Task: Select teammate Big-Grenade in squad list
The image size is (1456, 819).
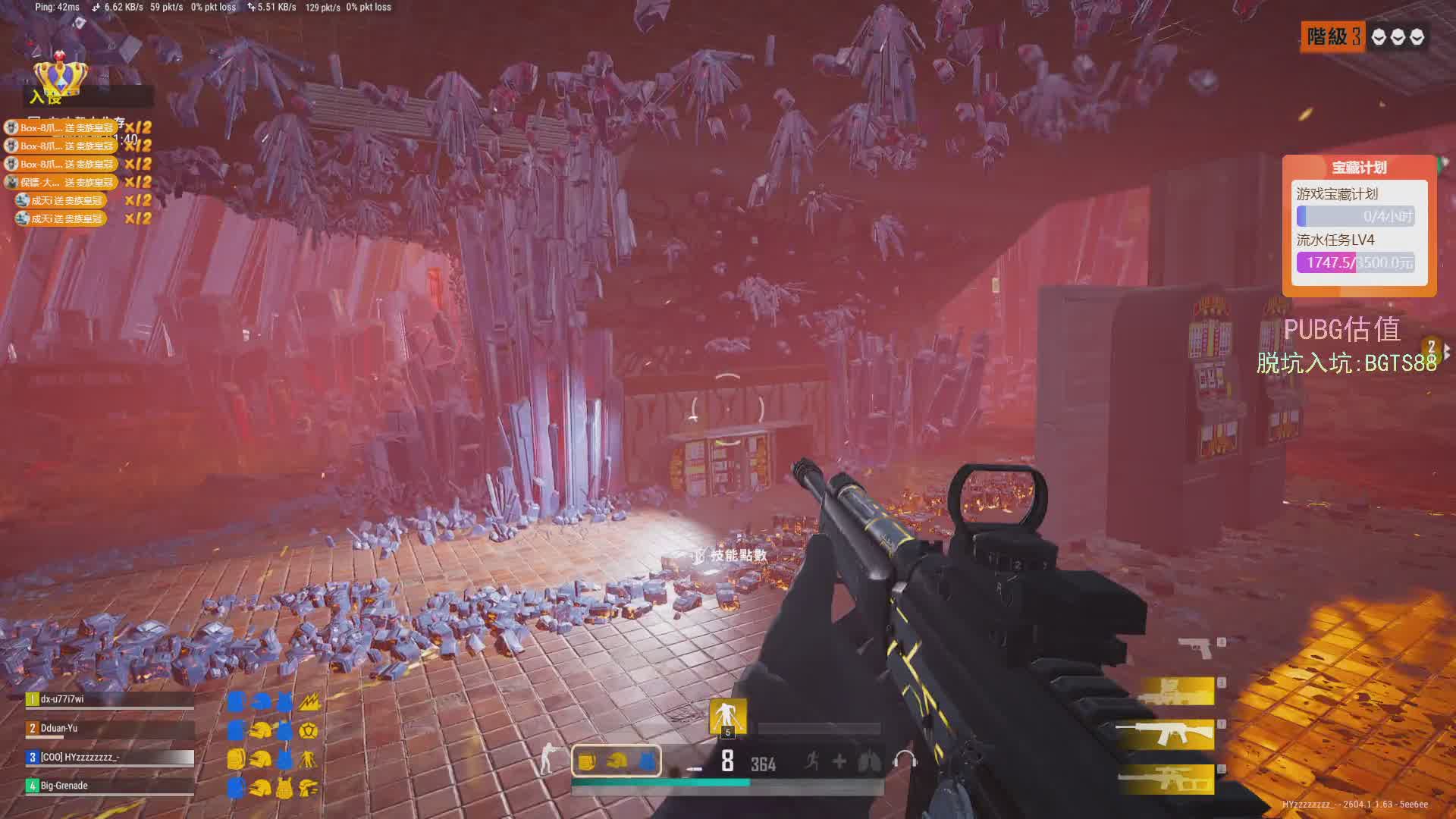Action: point(110,786)
